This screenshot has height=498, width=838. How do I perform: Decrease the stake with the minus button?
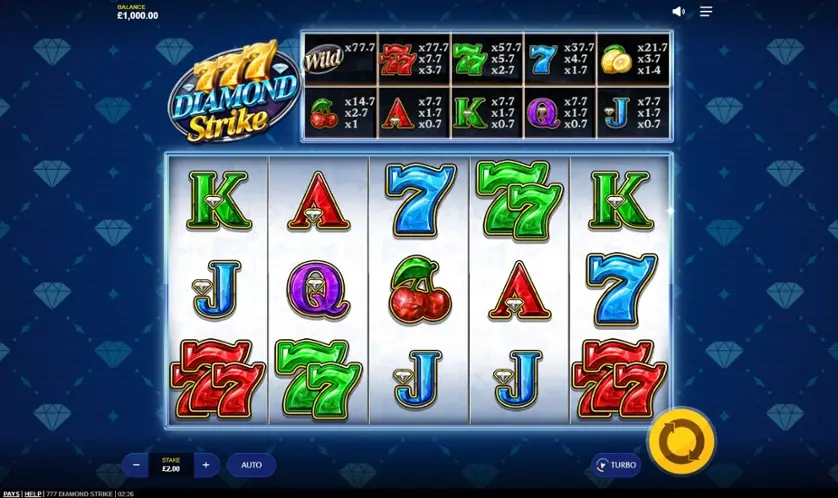coord(136,465)
